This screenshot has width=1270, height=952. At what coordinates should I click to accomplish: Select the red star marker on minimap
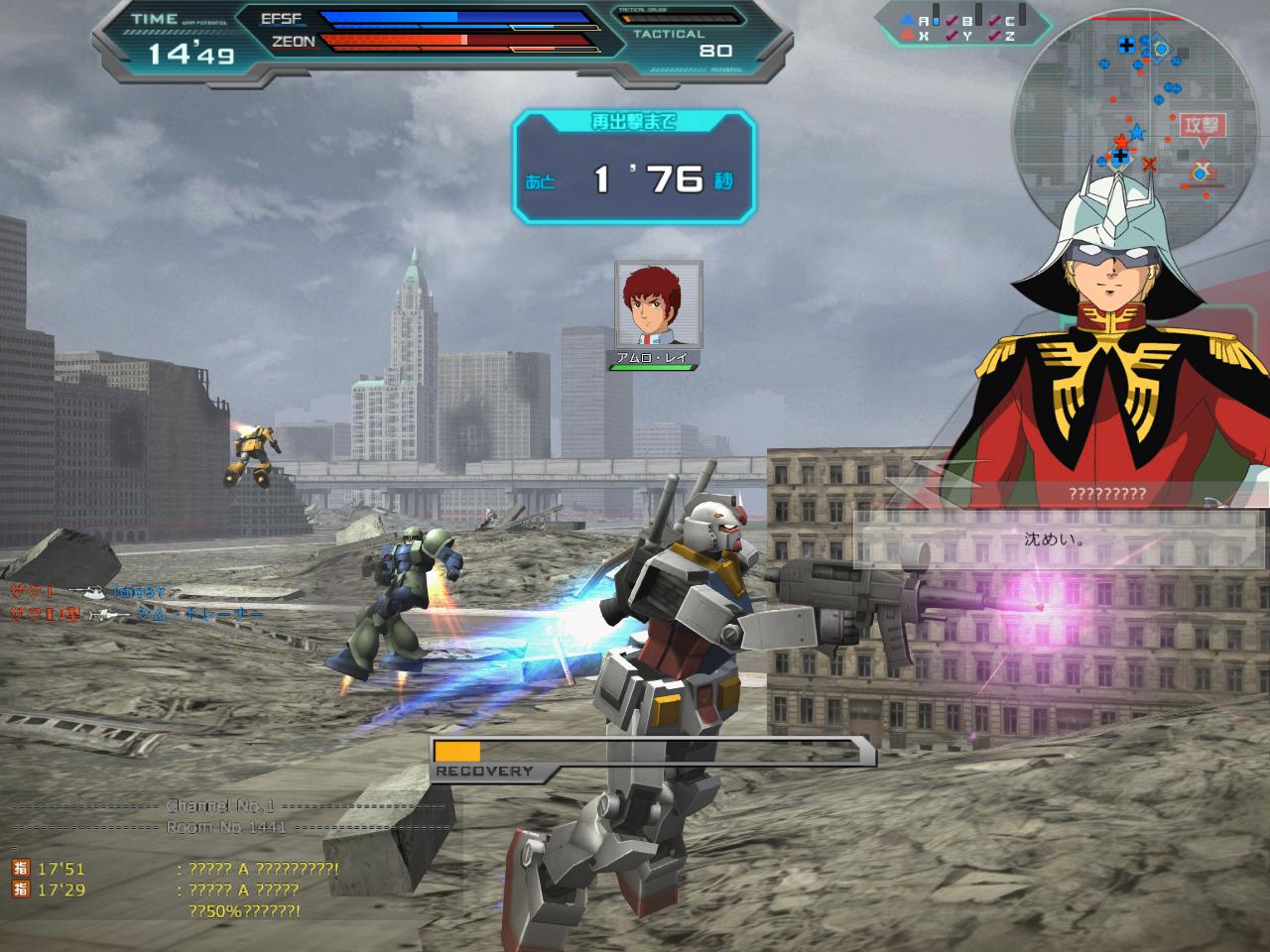[1121, 141]
